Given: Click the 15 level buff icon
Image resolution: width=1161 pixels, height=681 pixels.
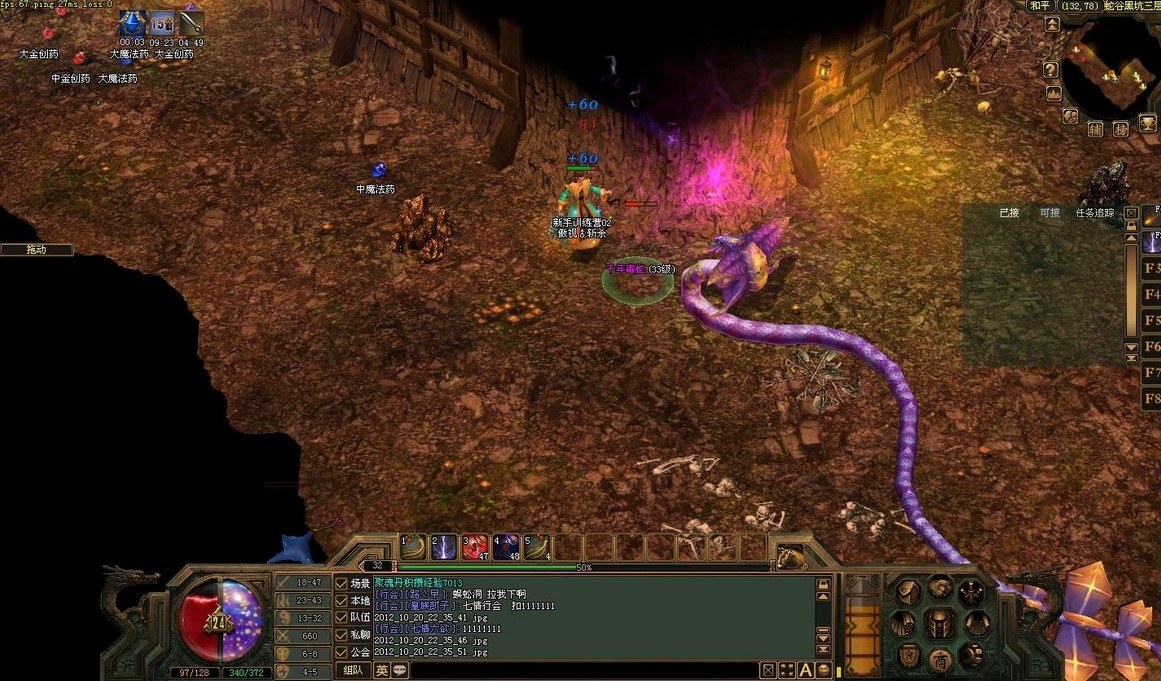Looking at the screenshot, I should (x=162, y=22).
